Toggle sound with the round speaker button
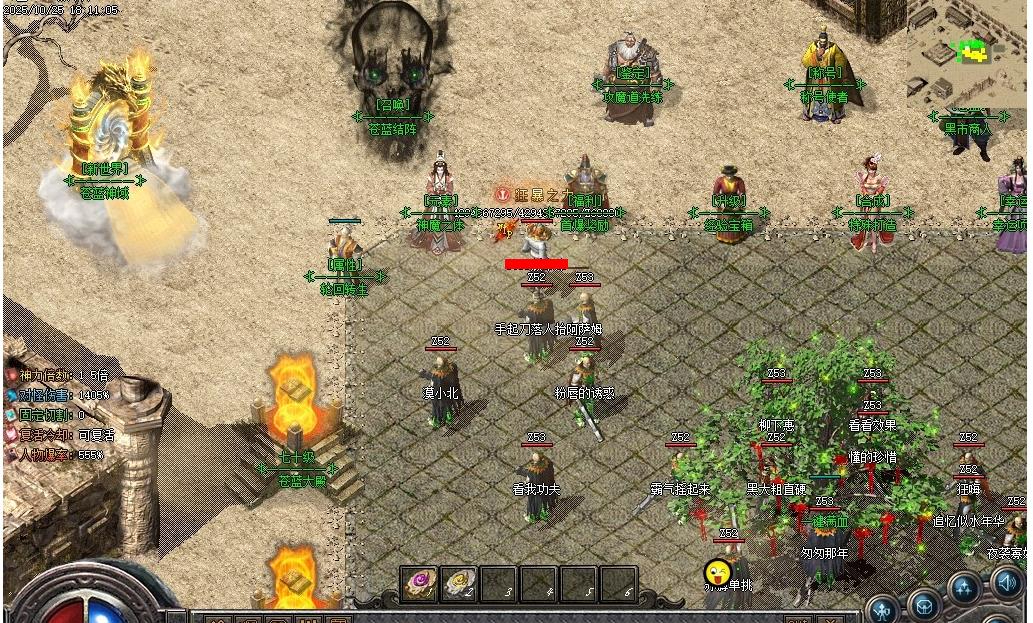The width and height of the screenshot is (1033, 623). pos(1007,582)
